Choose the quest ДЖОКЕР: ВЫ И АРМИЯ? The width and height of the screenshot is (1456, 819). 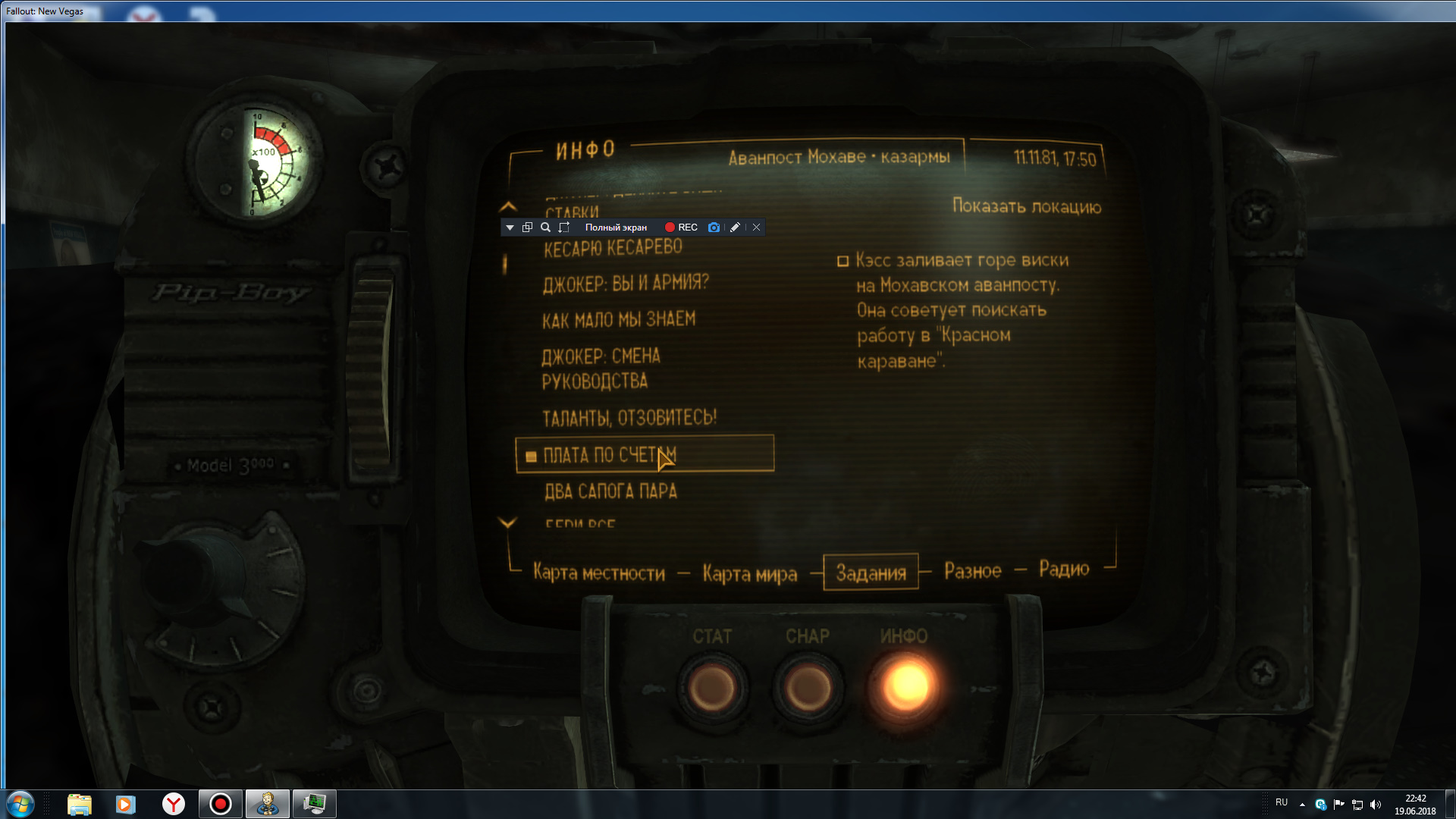[626, 284]
